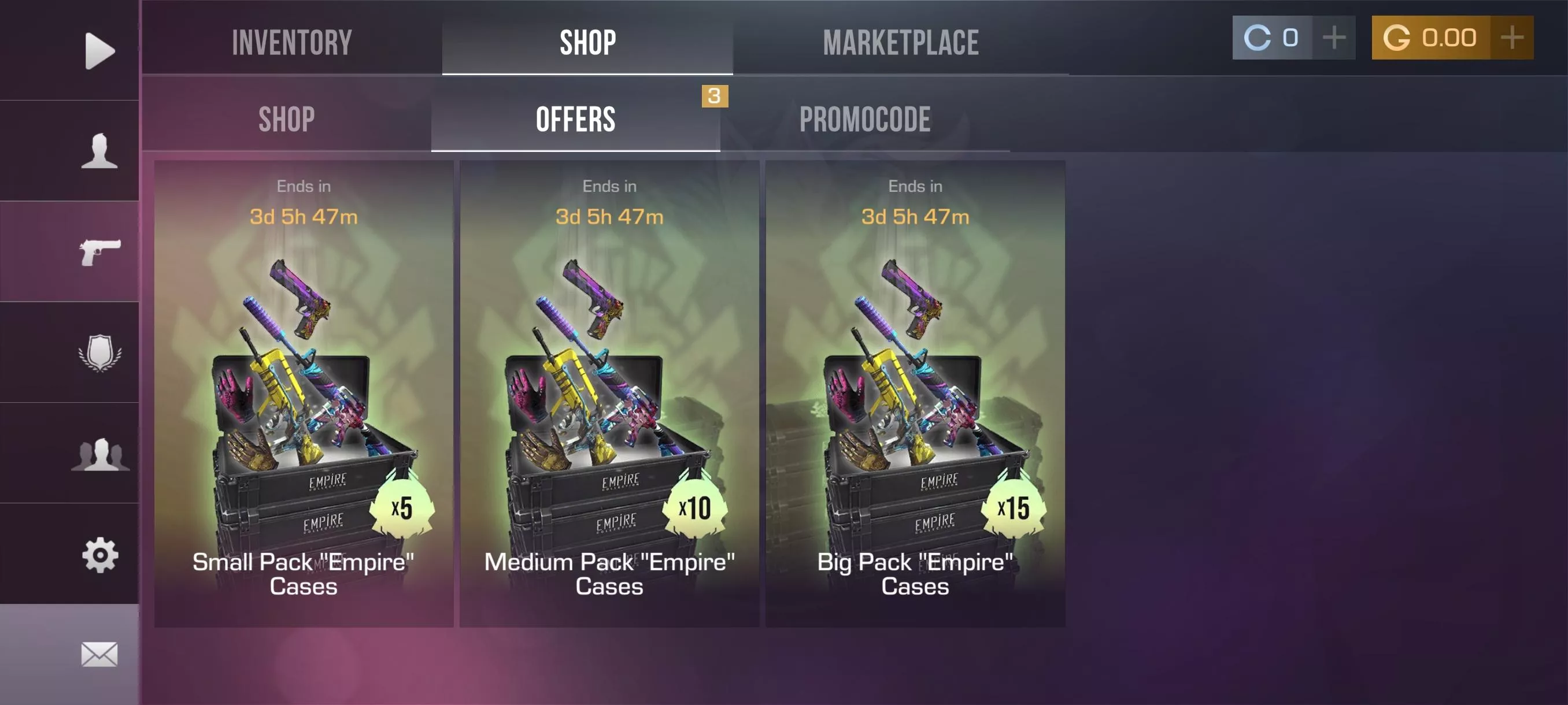Choose the Big Pack "Empire" Cases offer
This screenshot has width=1568, height=705.
(x=915, y=393)
